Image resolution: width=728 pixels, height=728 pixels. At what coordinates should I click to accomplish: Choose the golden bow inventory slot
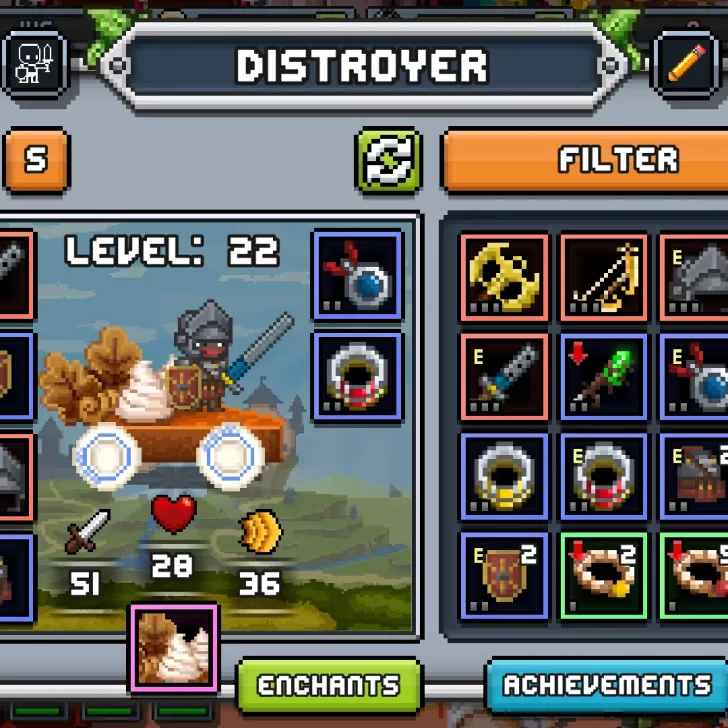(604, 277)
